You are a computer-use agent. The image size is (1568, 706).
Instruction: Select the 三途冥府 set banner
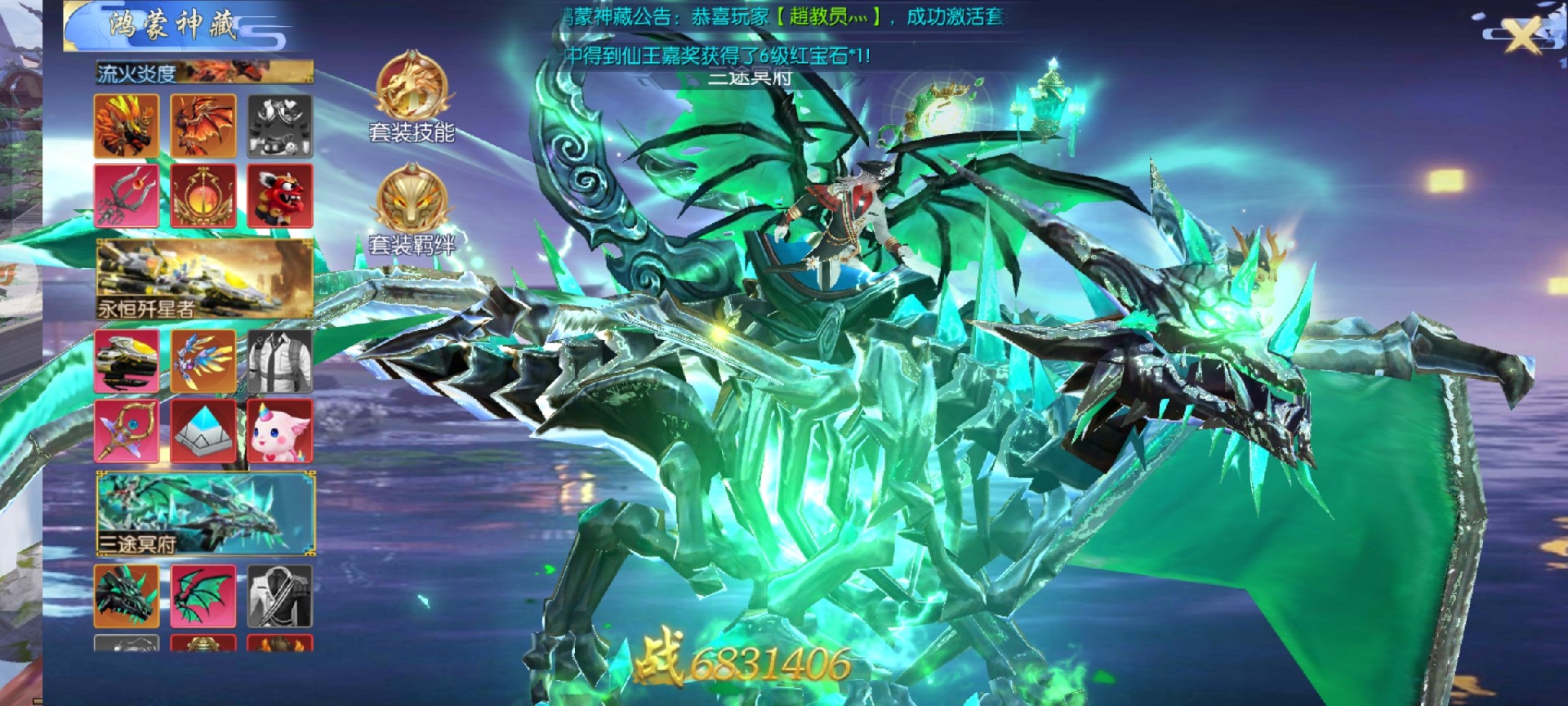[204, 513]
